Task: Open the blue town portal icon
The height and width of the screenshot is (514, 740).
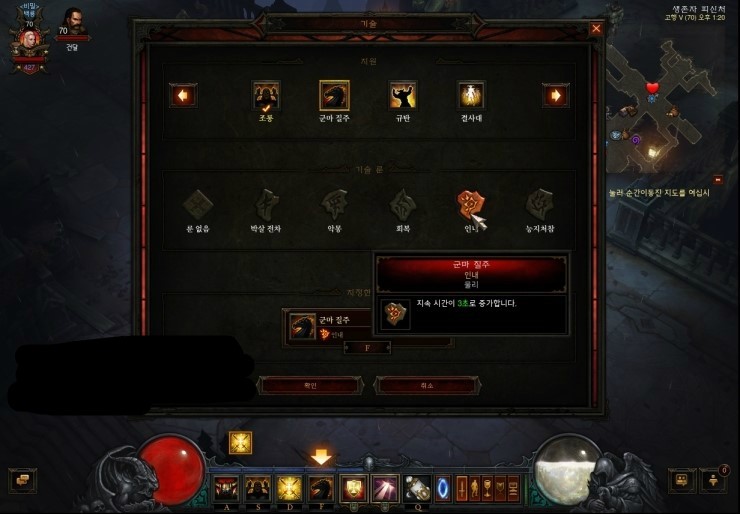Action: pyautogui.click(x=443, y=488)
